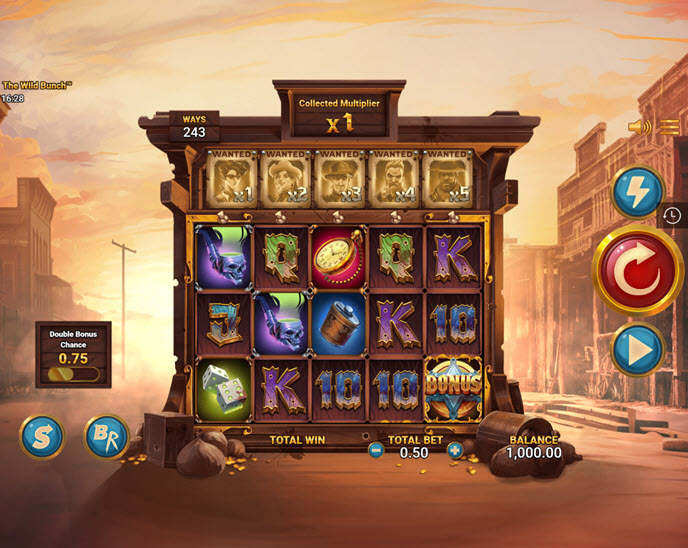This screenshot has height=548, width=688.
Task: Decrease total bet with the minus button
Action: pos(376,451)
